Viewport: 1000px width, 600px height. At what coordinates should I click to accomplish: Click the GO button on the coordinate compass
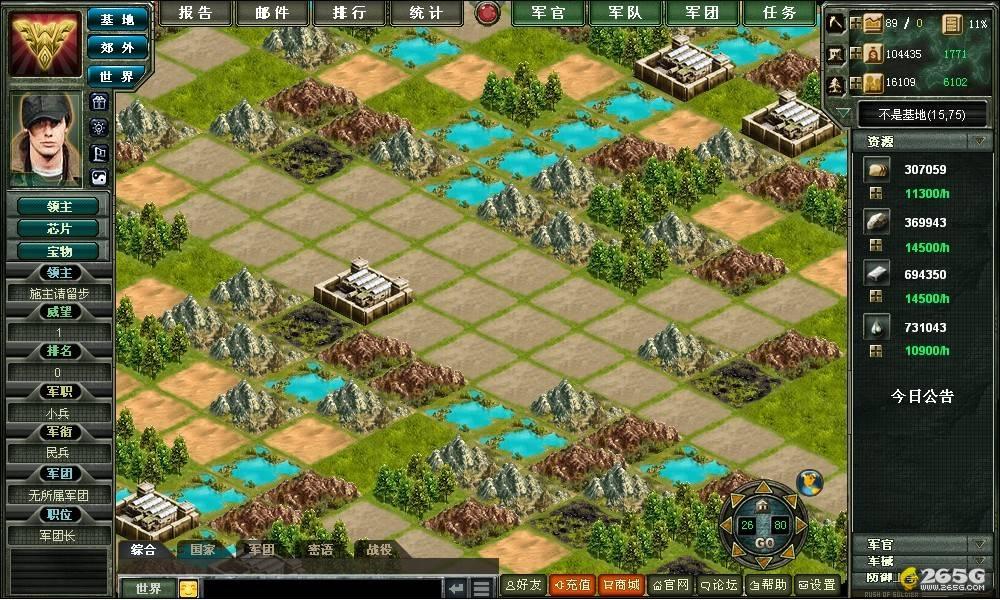[764, 543]
